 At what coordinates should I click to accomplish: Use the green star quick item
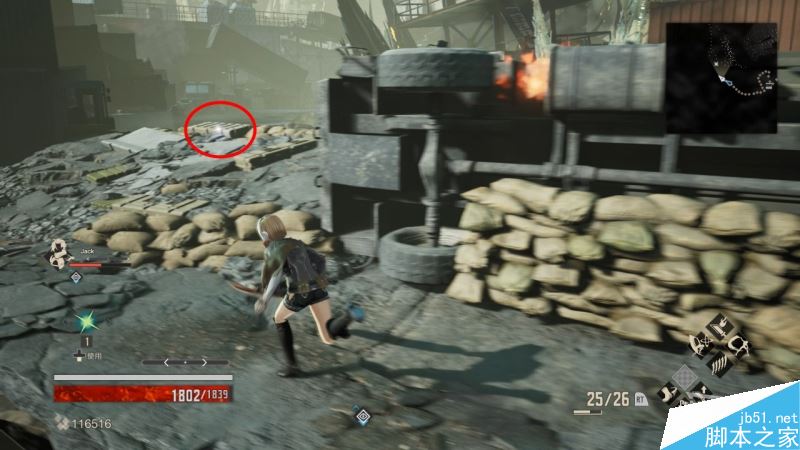point(86,322)
